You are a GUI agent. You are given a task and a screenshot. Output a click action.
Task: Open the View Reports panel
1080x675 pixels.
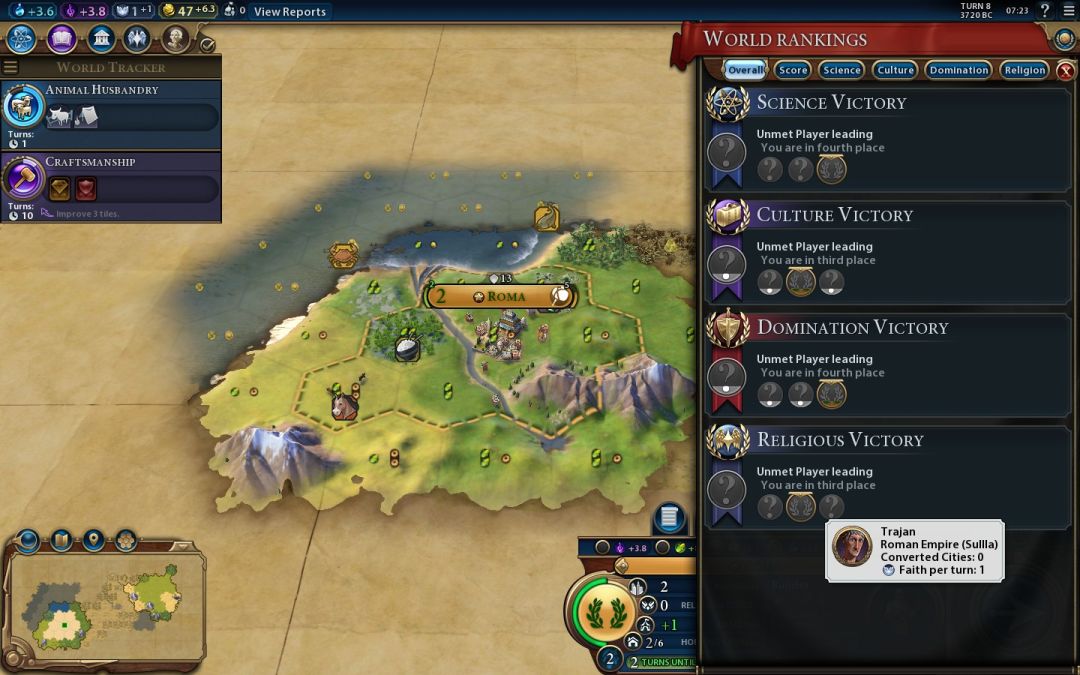[x=289, y=12]
